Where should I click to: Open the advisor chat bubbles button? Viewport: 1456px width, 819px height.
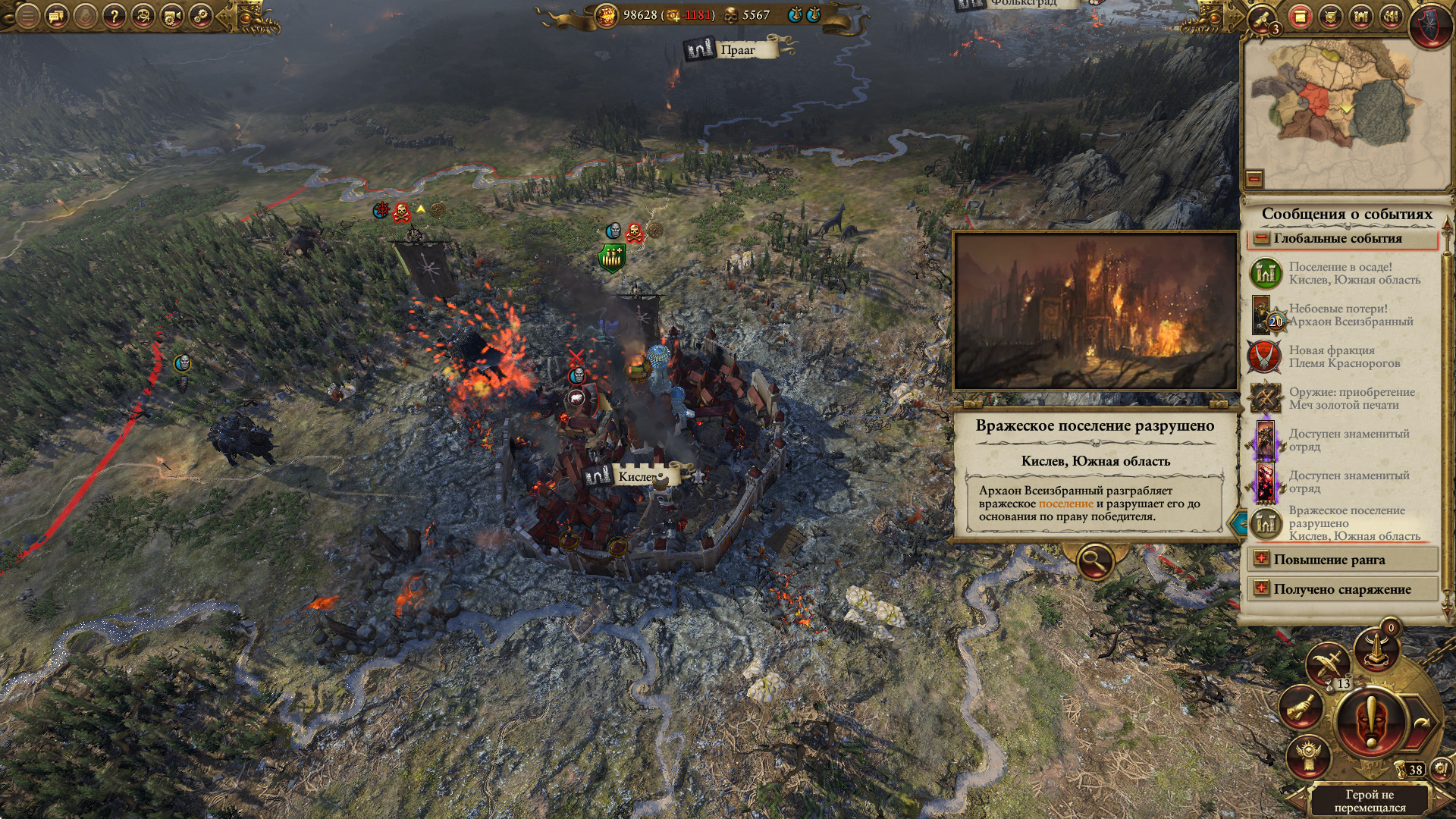tap(57, 16)
